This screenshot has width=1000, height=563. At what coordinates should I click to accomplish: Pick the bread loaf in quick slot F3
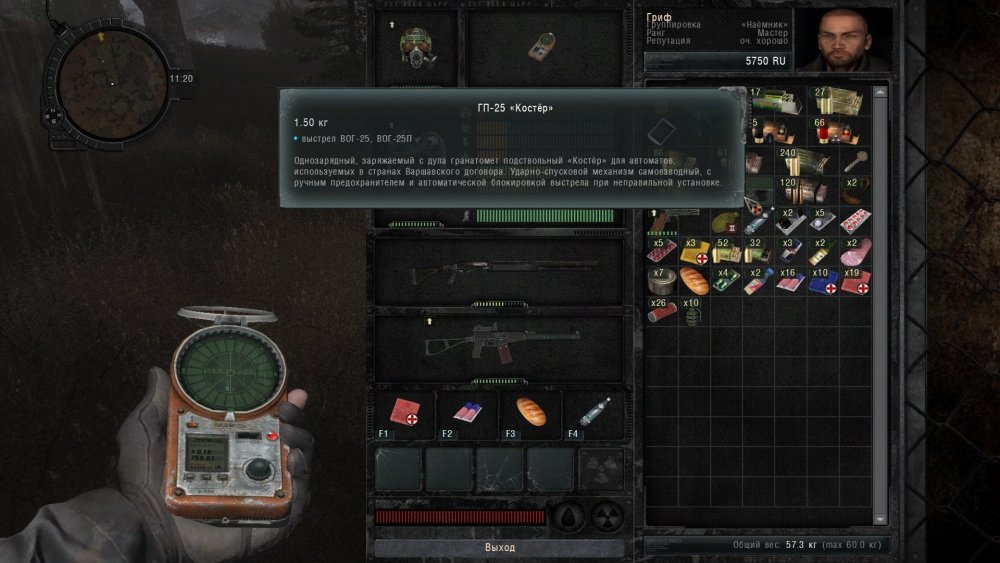tap(530, 412)
